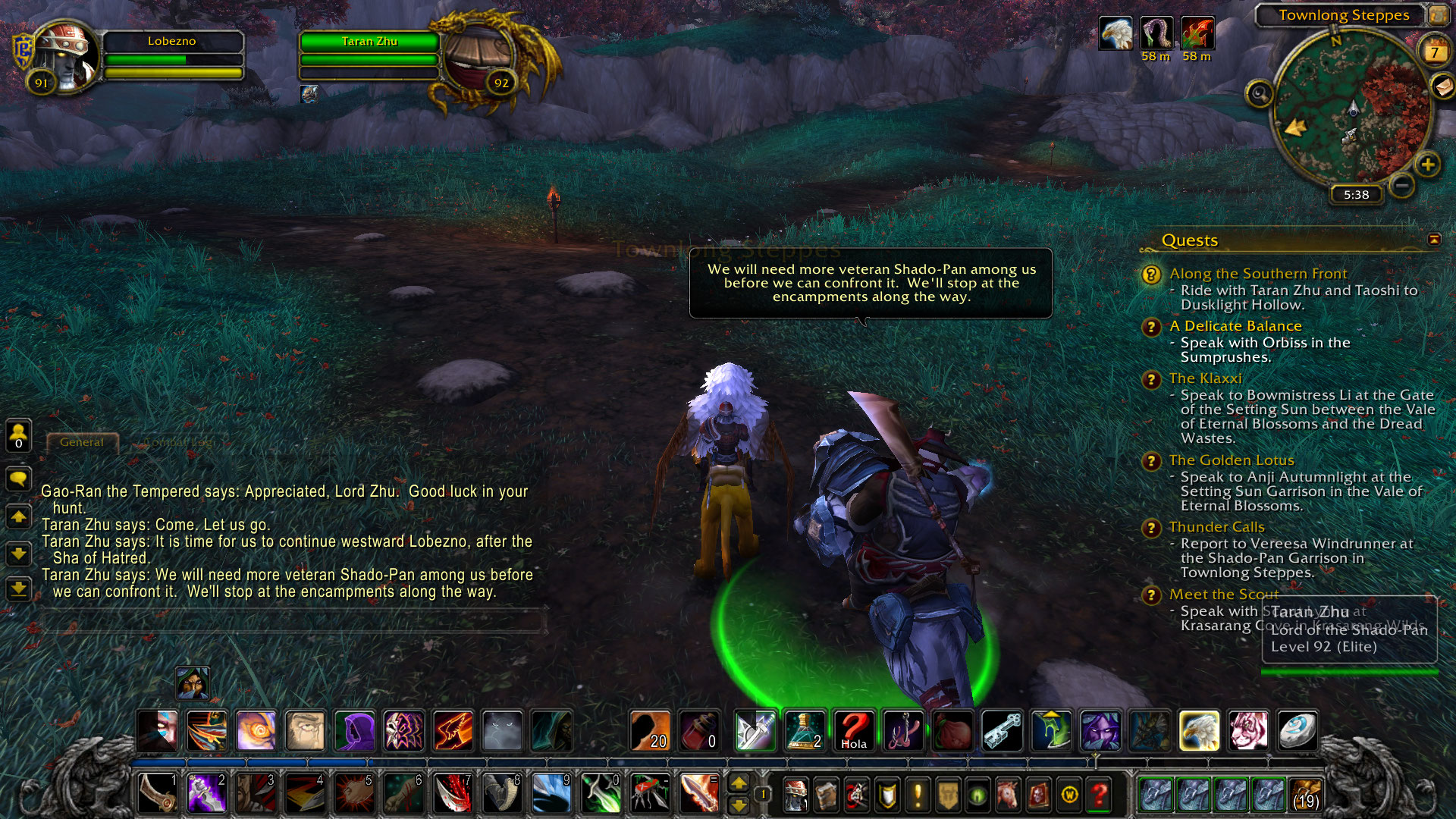Switch to the General chat tab
Screen dimensions: 1456x819
(82, 442)
